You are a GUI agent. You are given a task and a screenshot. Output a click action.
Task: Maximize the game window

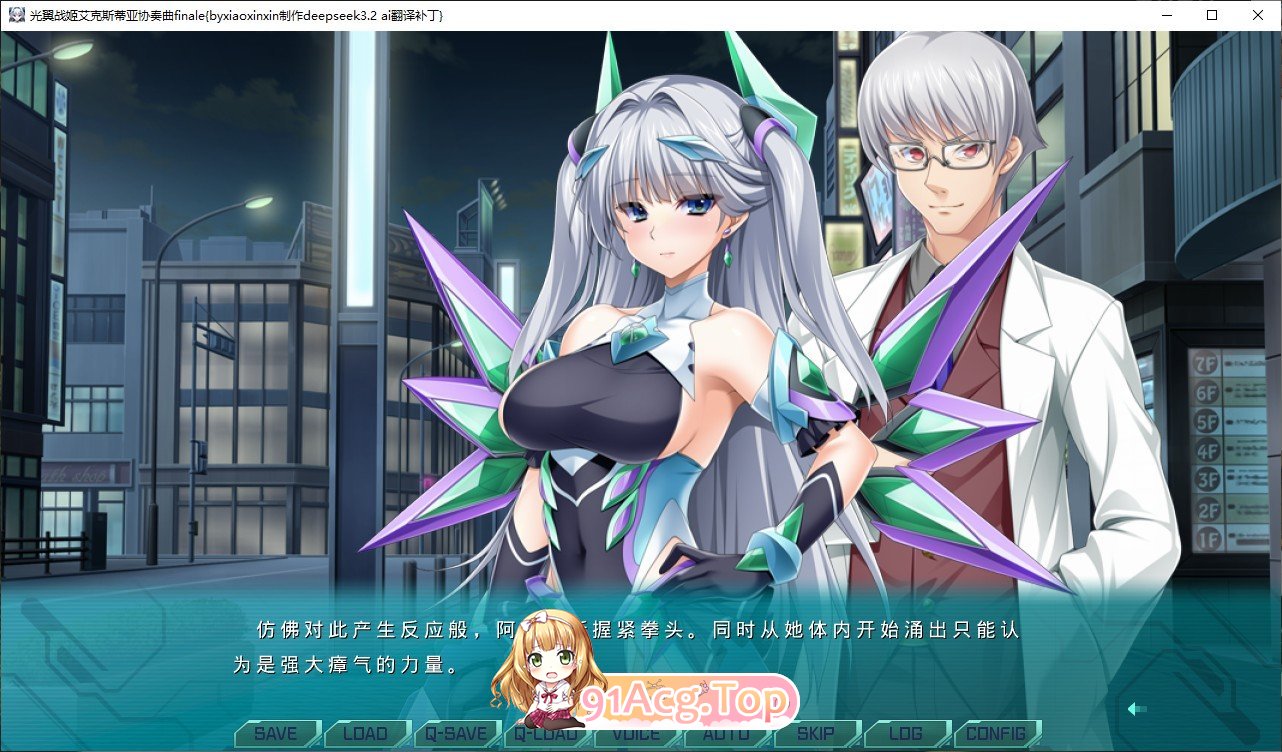(x=1211, y=15)
